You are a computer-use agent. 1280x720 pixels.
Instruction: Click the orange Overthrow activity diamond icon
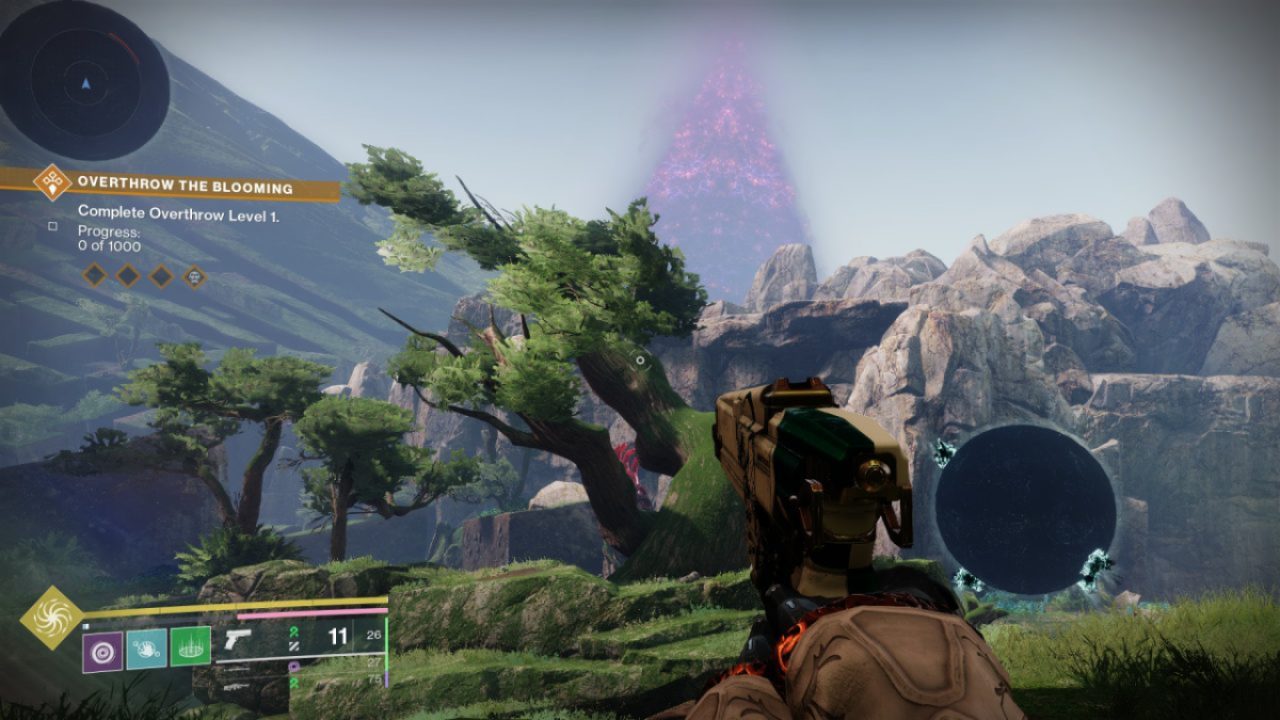[x=51, y=183]
